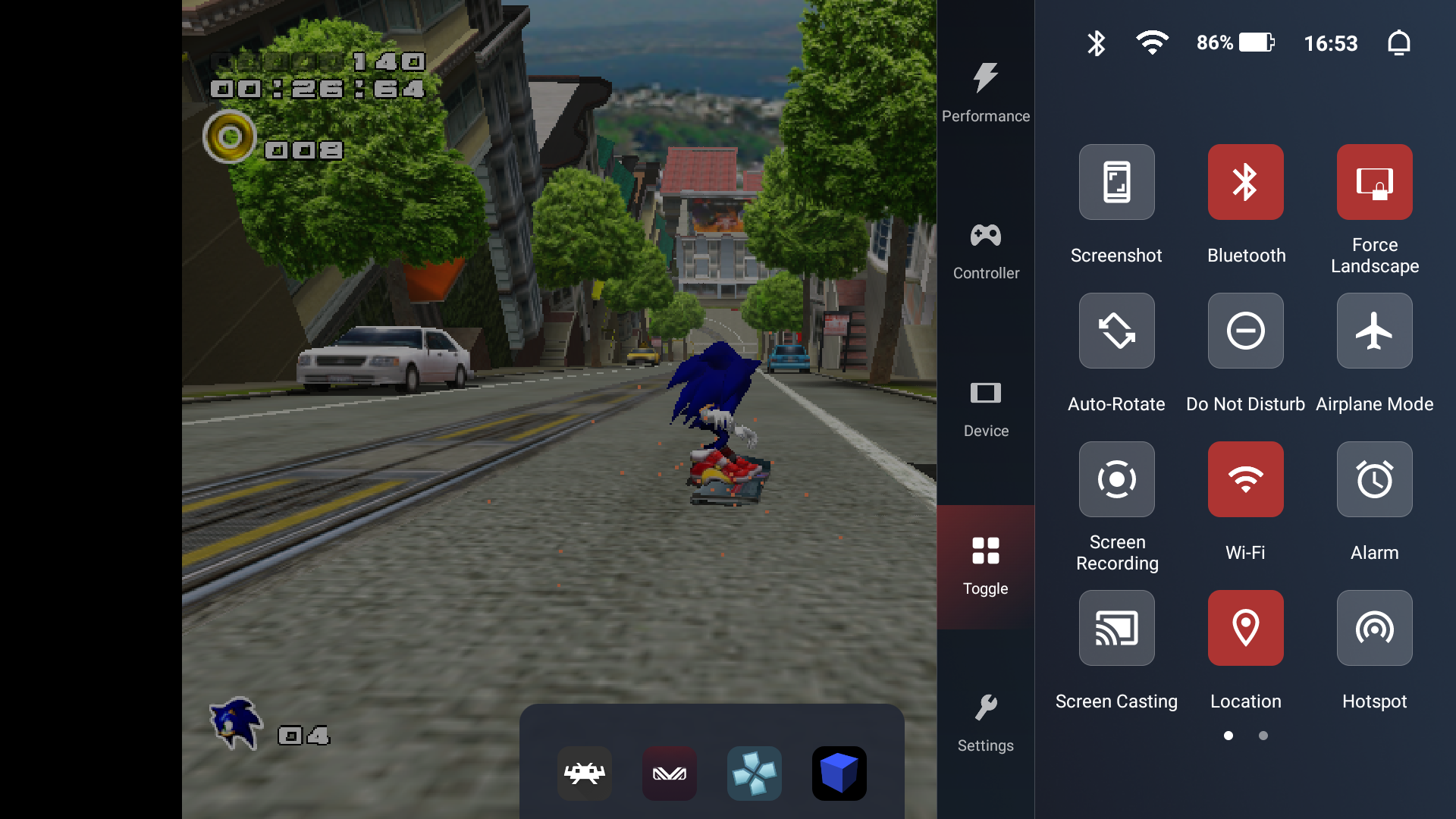Open the Screen Casting shortcut
This screenshot has height=819, width=1456.
coord(1116,628)
